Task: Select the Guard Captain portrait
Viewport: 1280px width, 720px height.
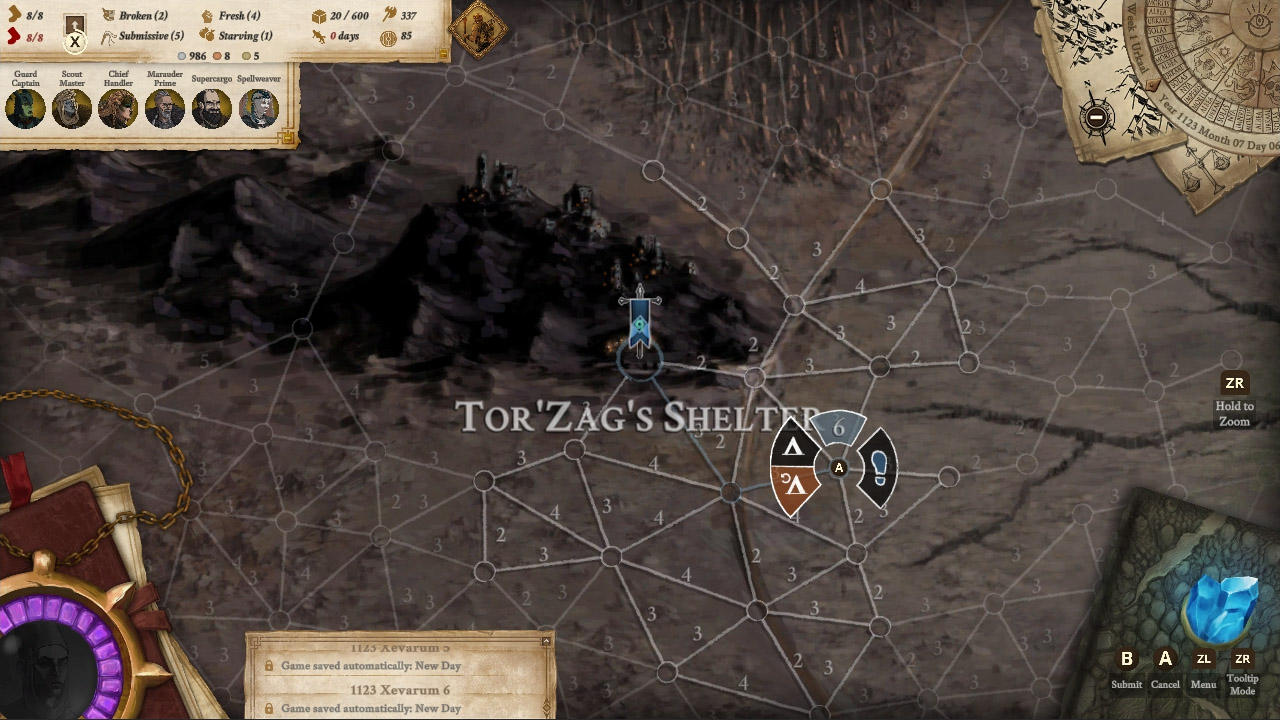Action: pos(24,107)
